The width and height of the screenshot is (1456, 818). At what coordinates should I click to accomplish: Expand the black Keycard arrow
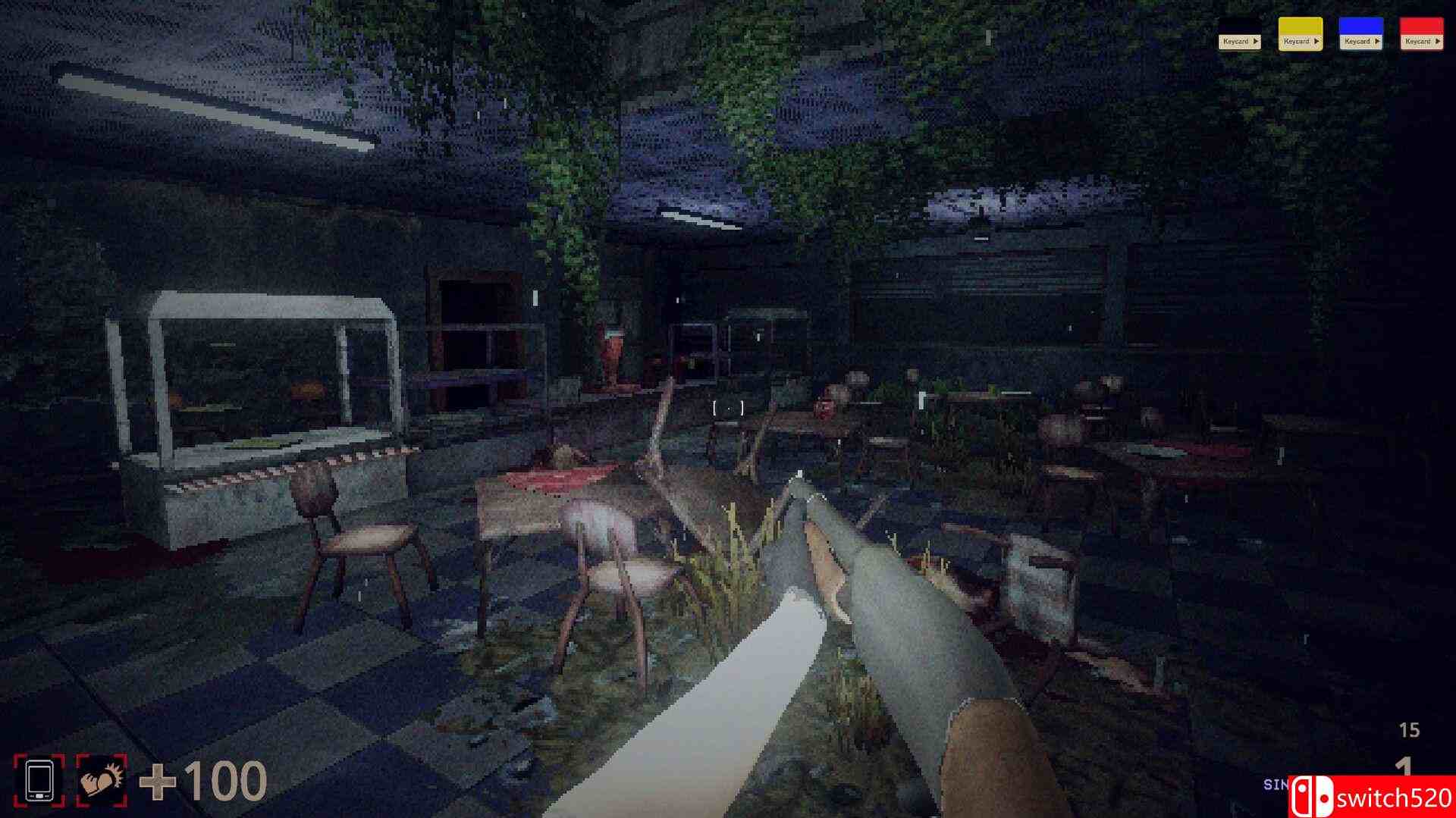(x=1257, y=41)
